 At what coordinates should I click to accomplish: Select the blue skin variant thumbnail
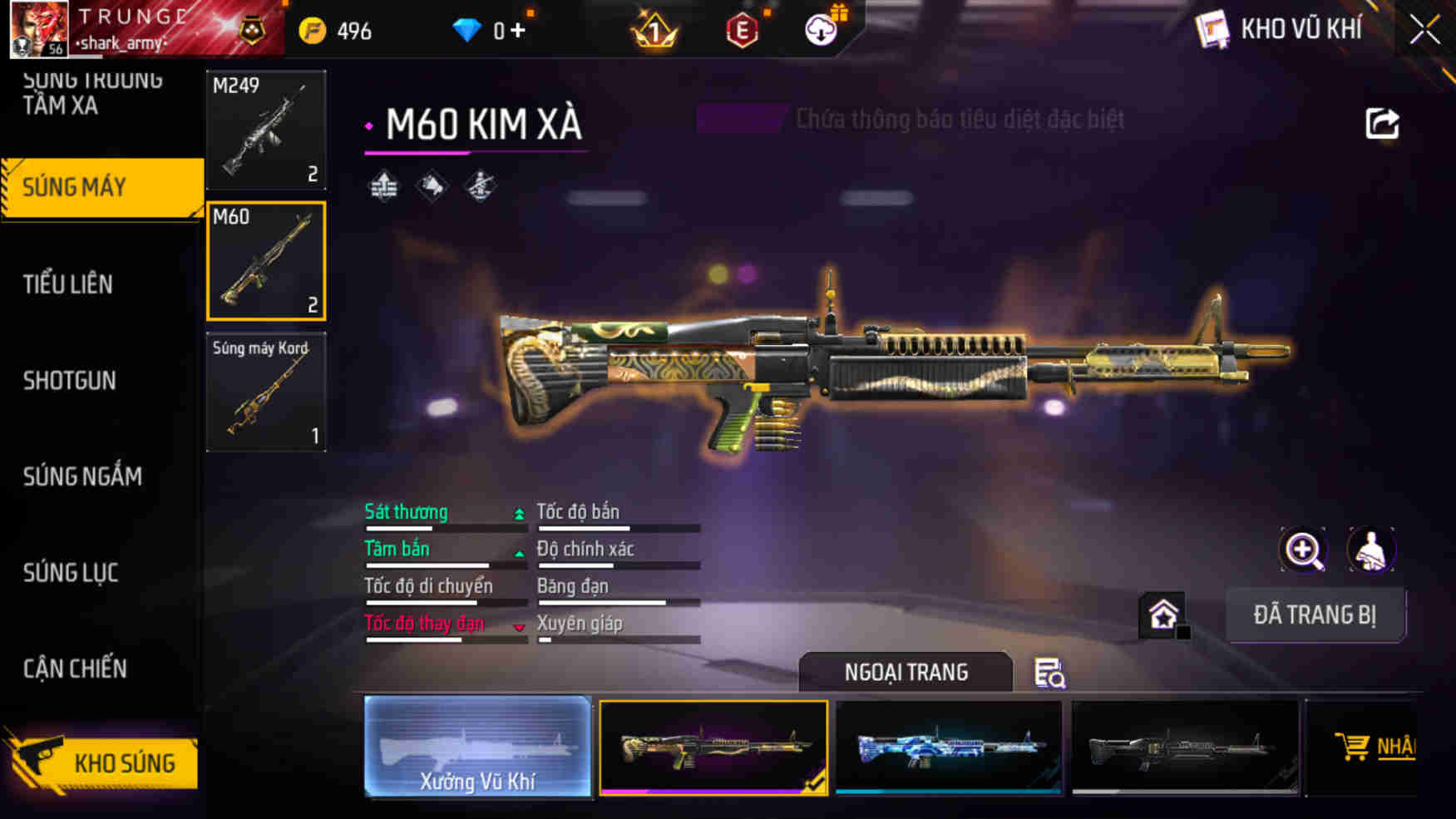[x=948, y=747]
